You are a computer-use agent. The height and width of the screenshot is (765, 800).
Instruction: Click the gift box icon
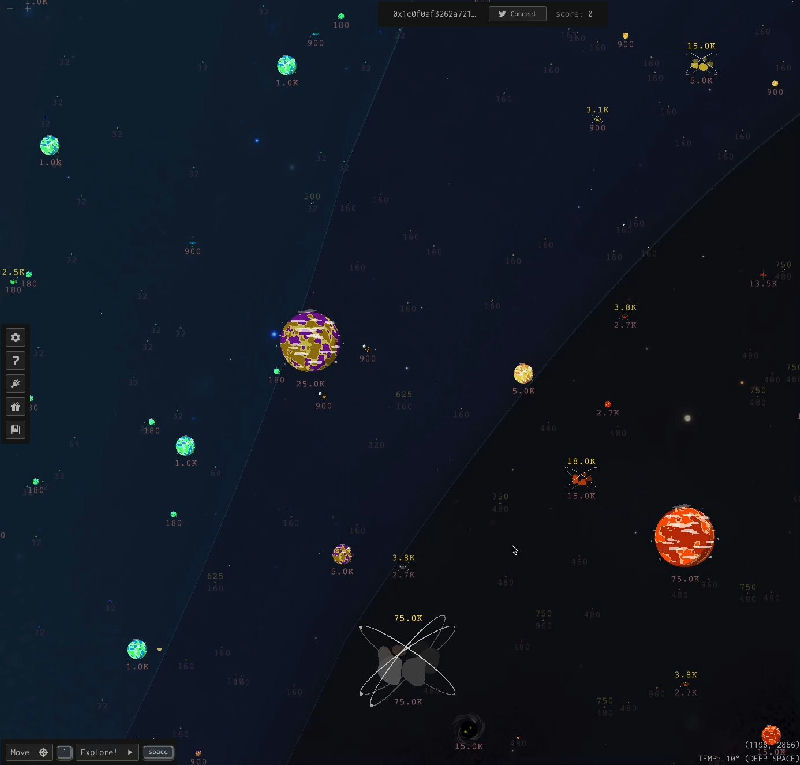16,407
